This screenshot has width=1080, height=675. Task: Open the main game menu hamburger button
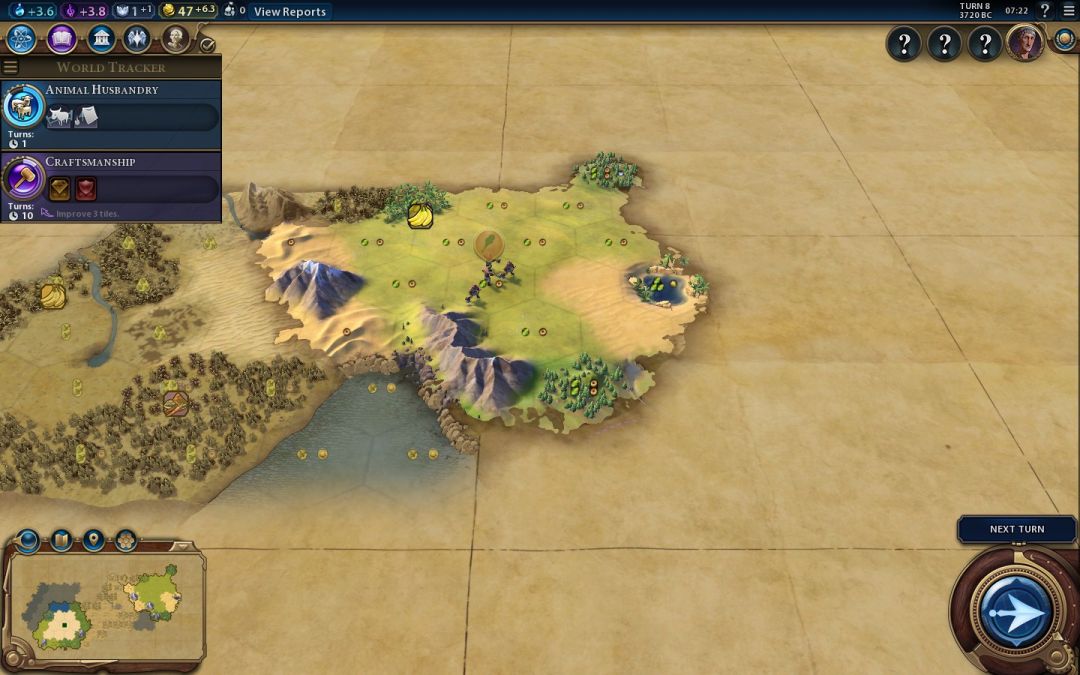(1068, 11)
